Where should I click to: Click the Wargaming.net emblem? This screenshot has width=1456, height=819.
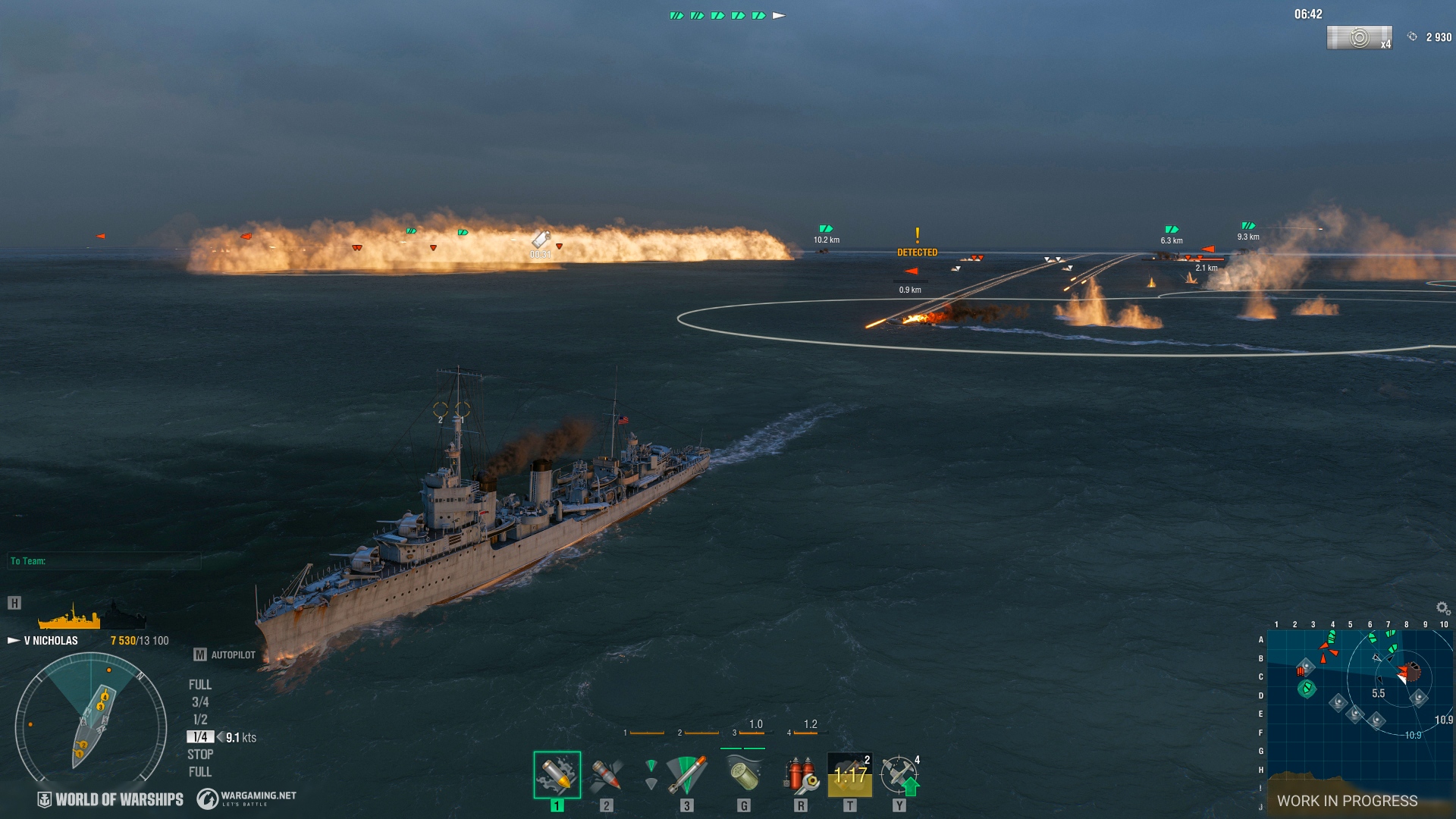tap(206, 798)
